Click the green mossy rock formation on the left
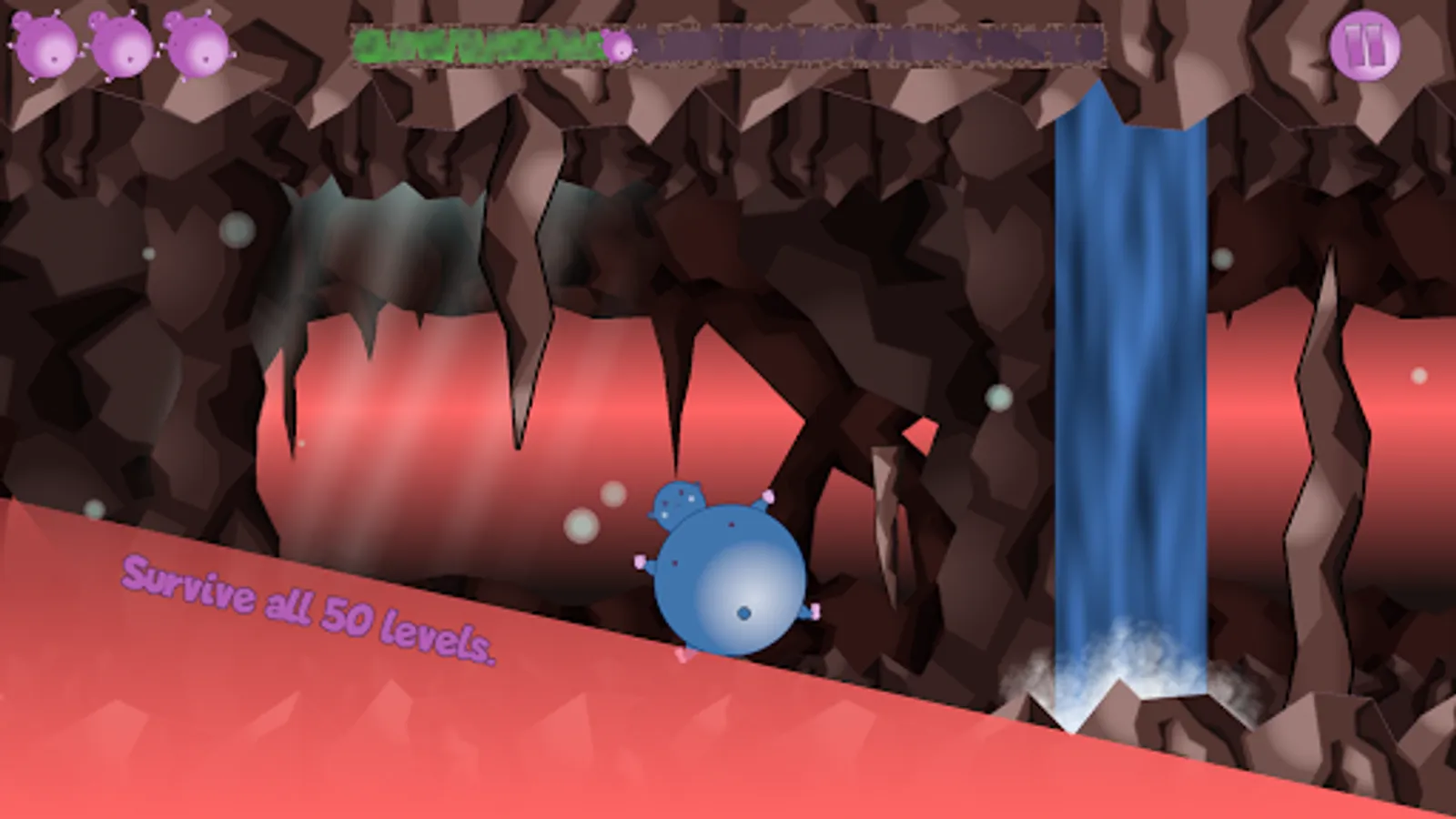 click(391, 255)
